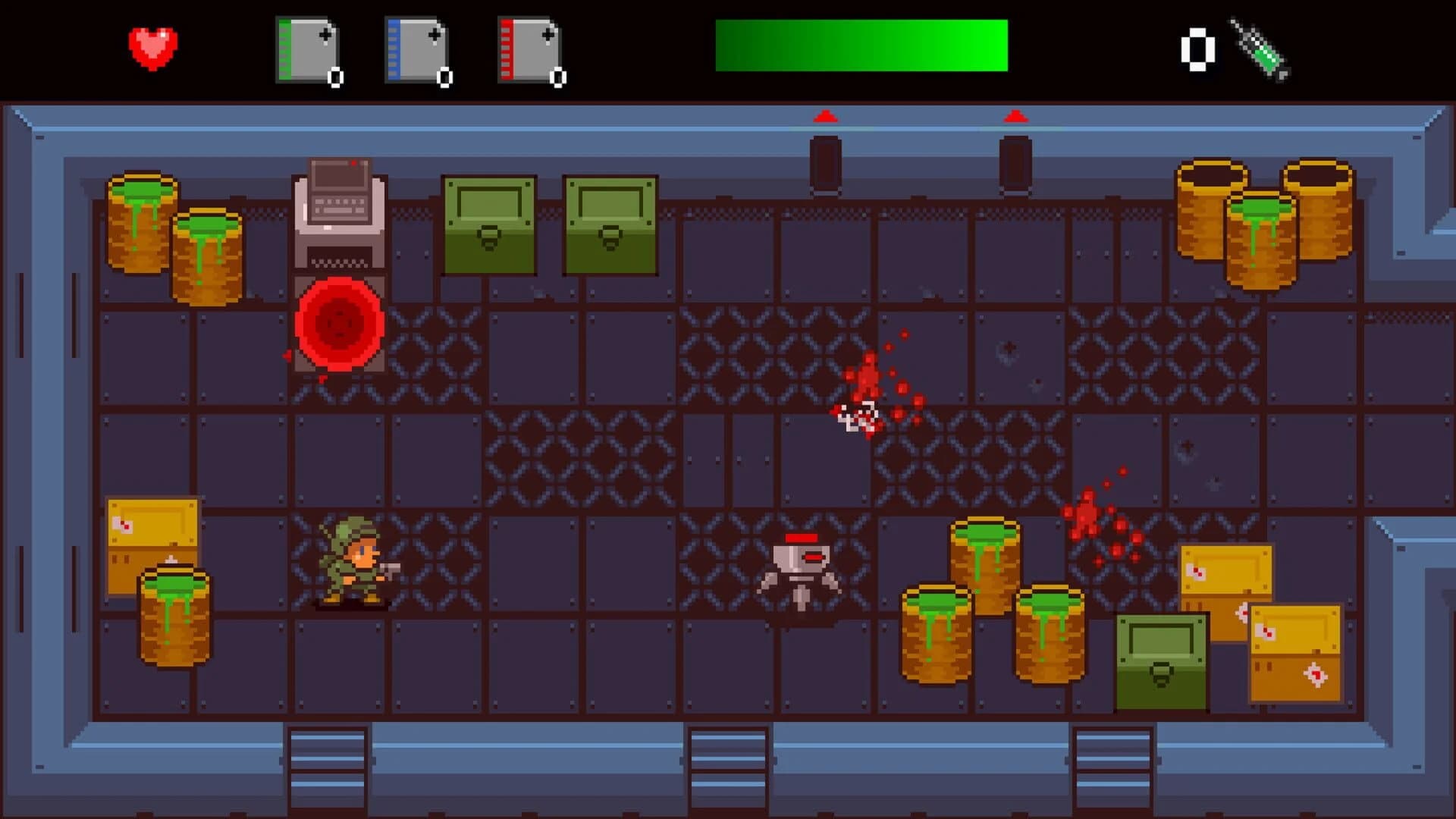Viewport: 1456px width, 819px height.
Task: Click the green health bar
Action: click(861, 45)
